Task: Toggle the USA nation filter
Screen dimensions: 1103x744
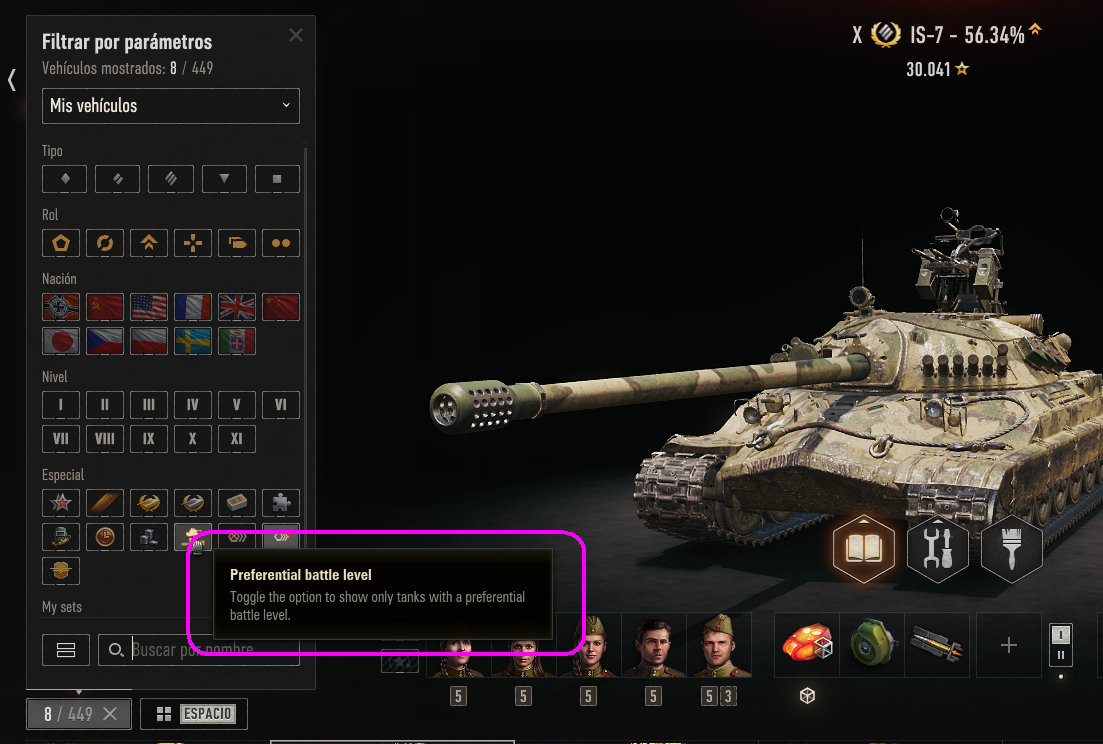Action: pos(149,307)
